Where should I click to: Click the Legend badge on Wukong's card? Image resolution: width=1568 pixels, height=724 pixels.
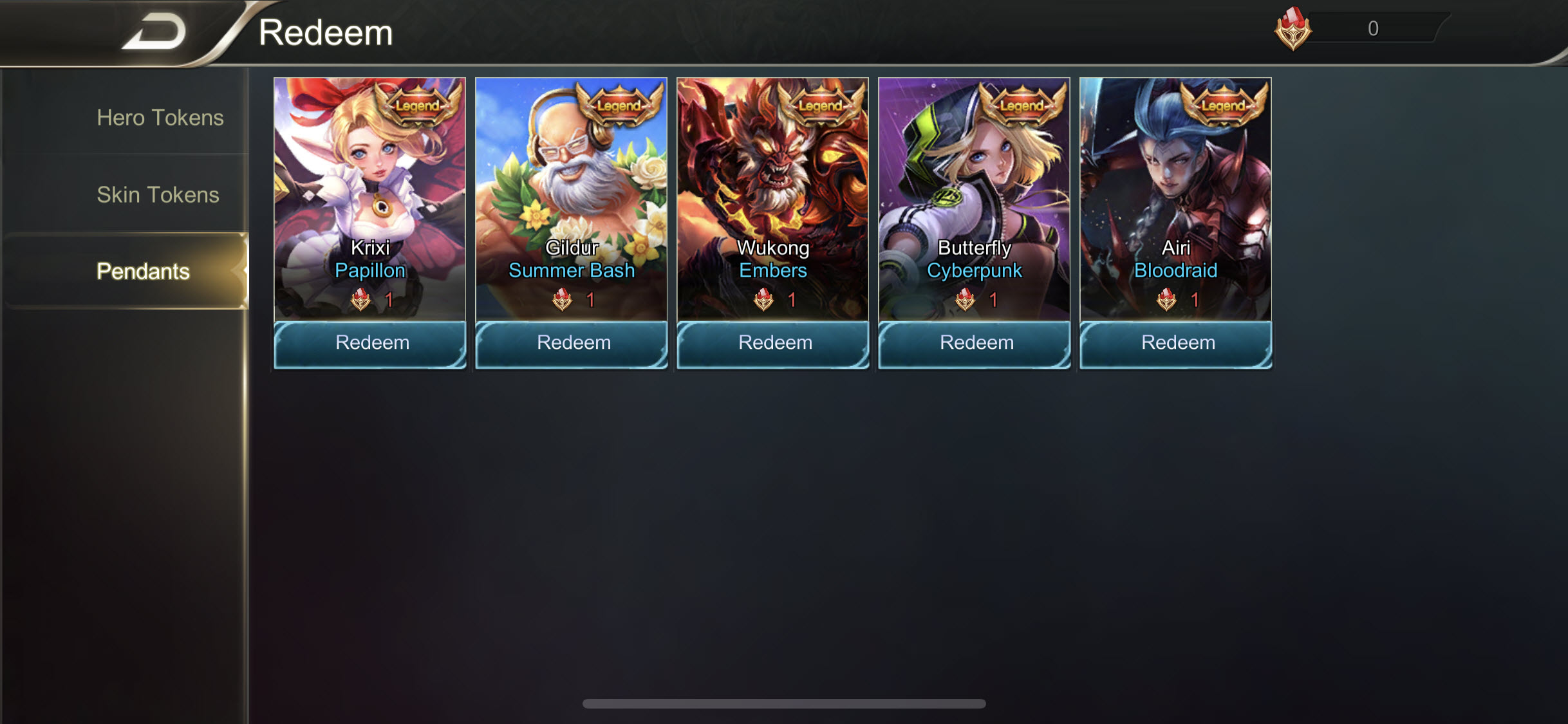click(x=819, y=106)
